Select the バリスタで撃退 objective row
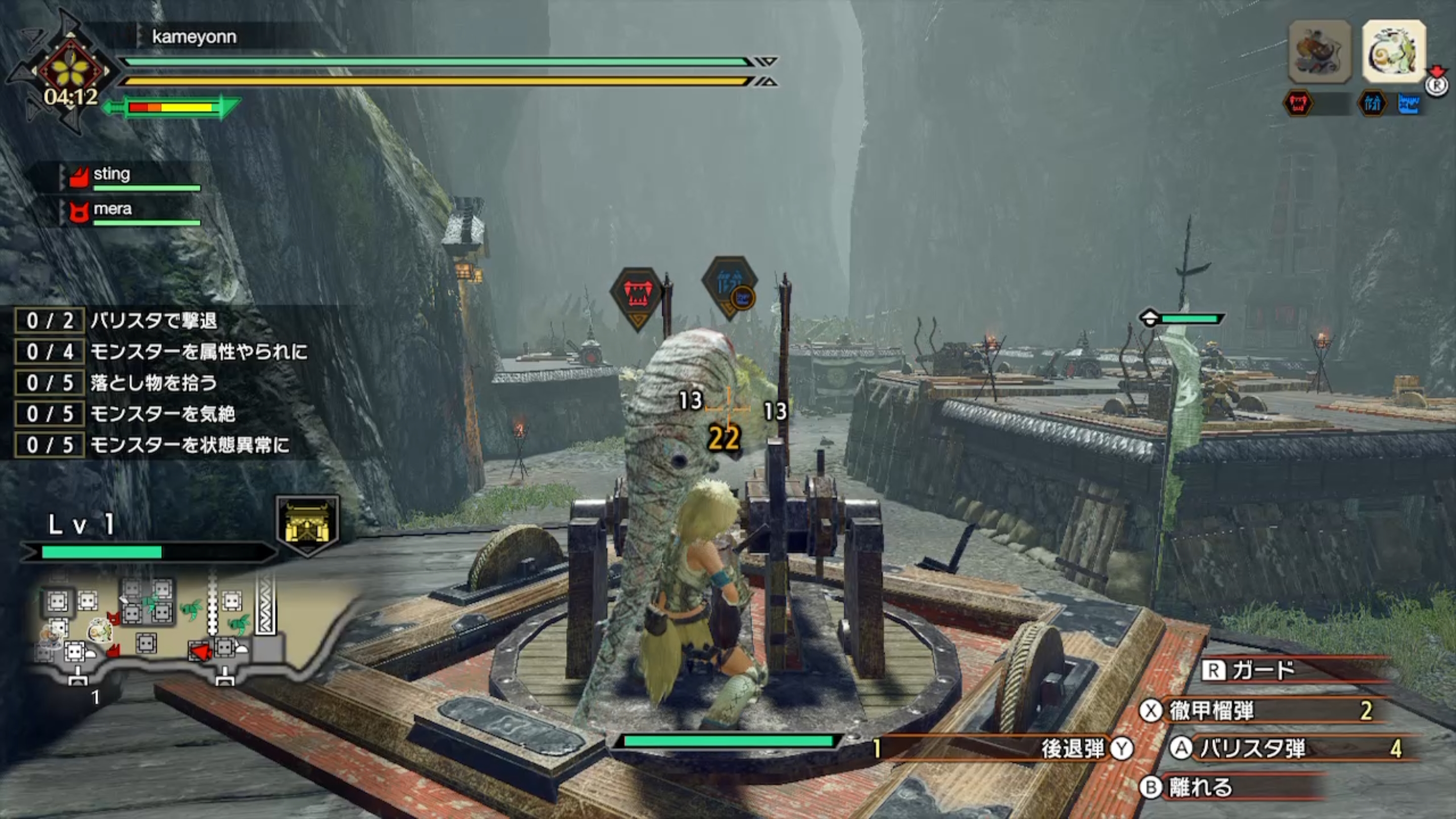Image resolution: width=1456 pixels, height=819 pixels. pyautogui.click(x=153, y=321)
